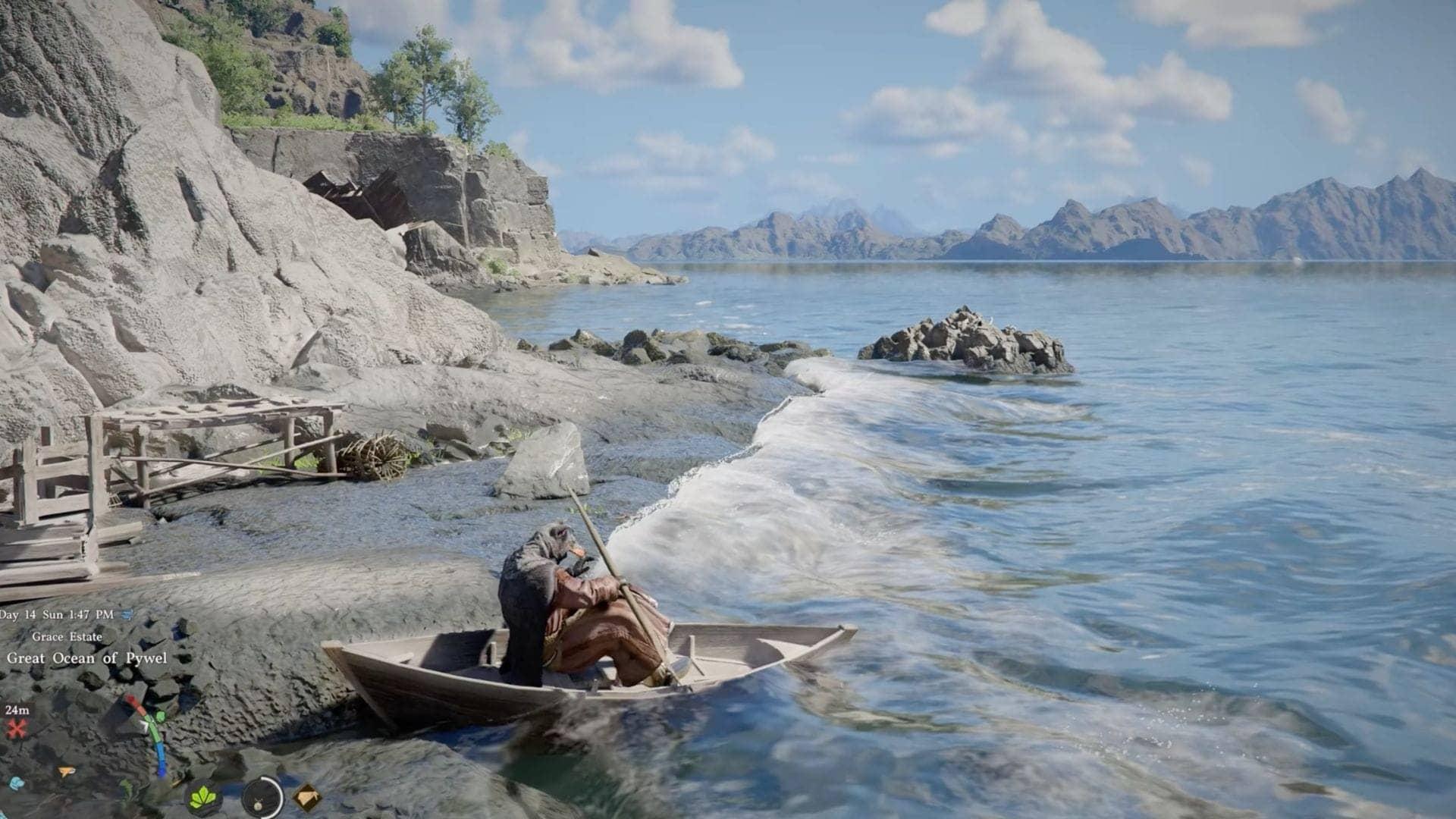Screen dimensions: 1456x819
Task: Click the white arrow indicator near the gauges
Action: coord(146,726)
